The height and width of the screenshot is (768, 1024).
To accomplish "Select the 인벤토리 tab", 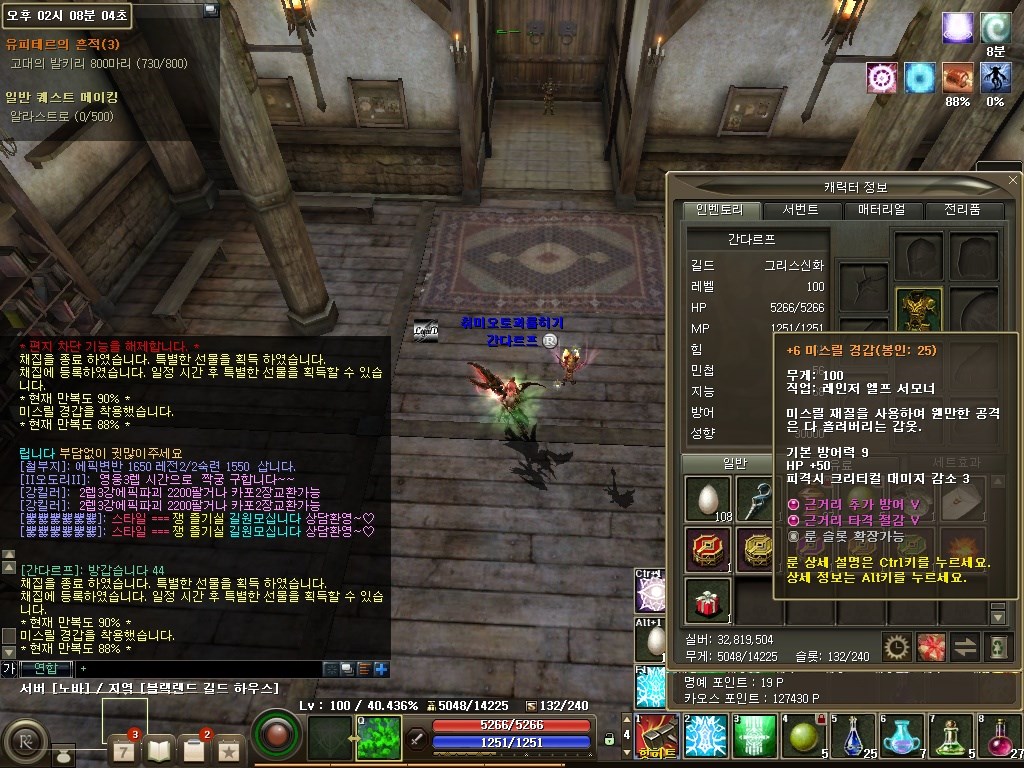I will [722, 210].
